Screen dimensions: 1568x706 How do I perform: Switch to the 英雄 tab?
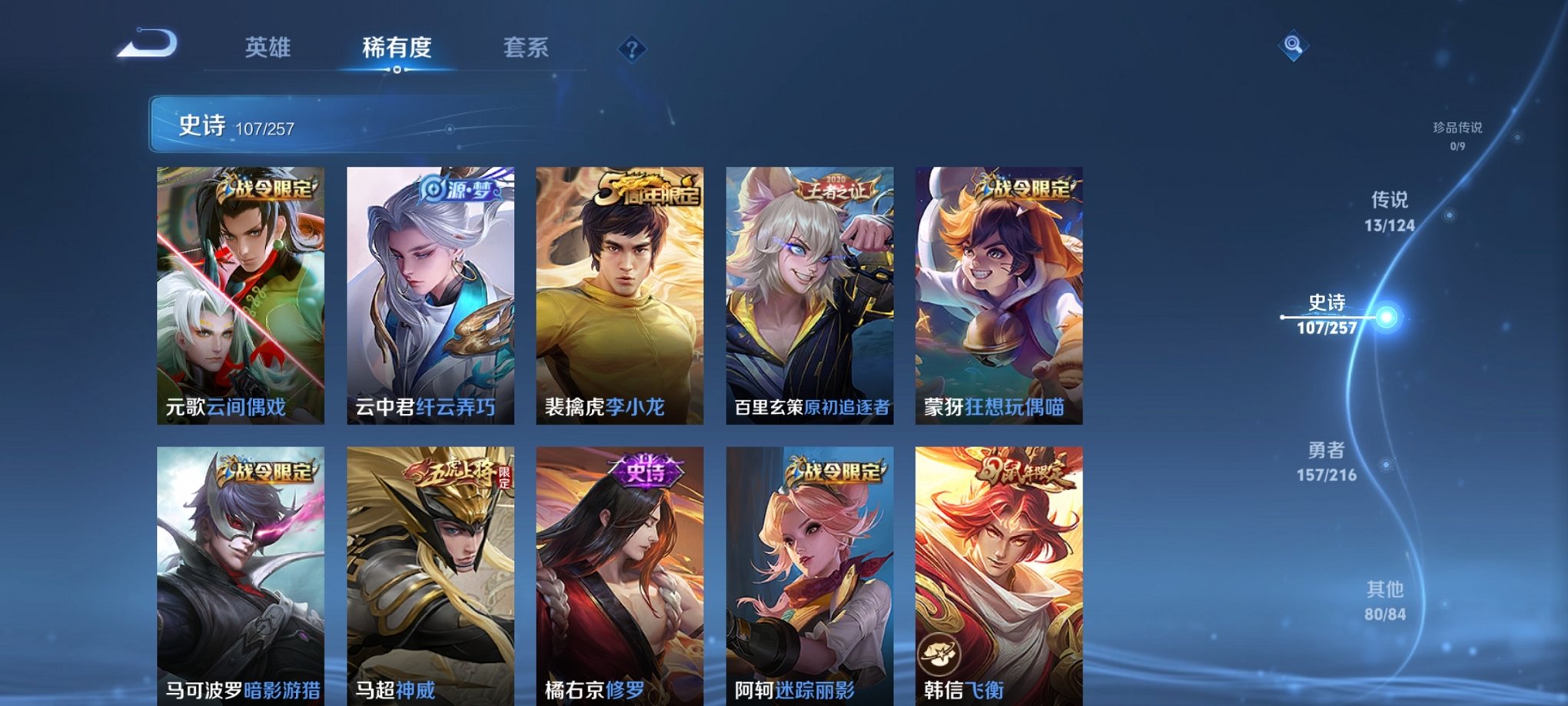(x=267, y=48)
